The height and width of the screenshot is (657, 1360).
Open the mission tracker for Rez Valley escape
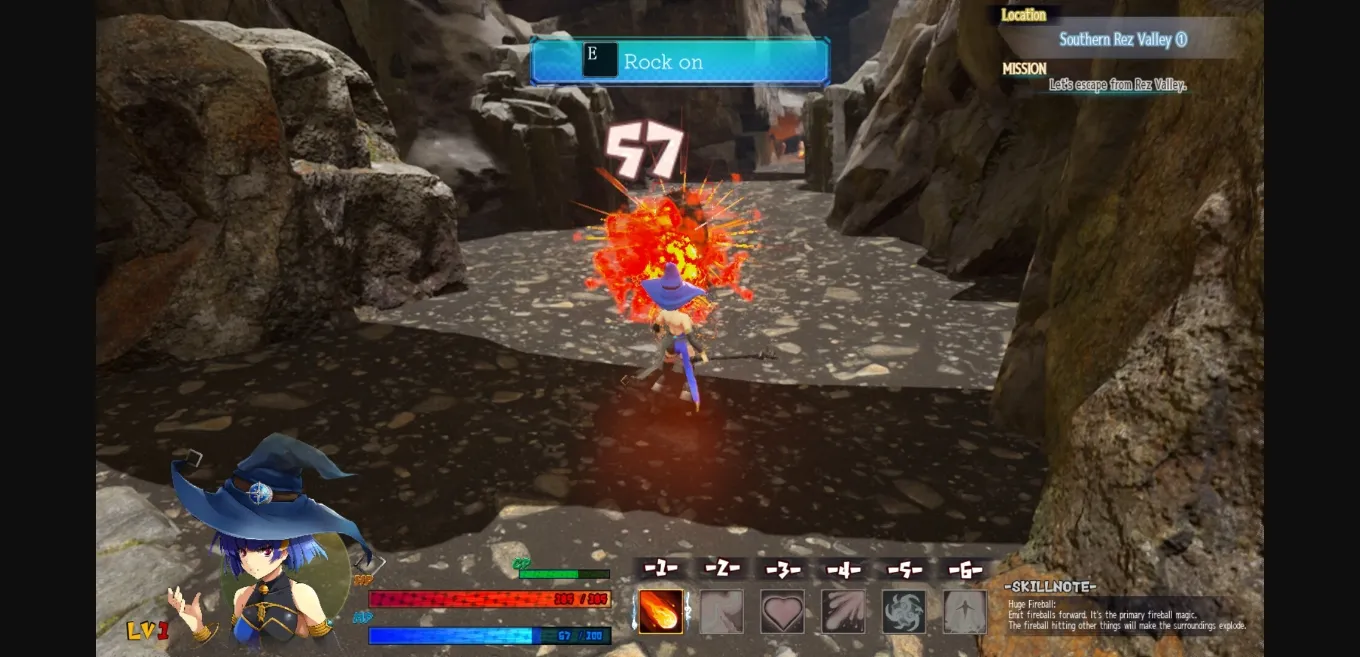(1117, 85)
